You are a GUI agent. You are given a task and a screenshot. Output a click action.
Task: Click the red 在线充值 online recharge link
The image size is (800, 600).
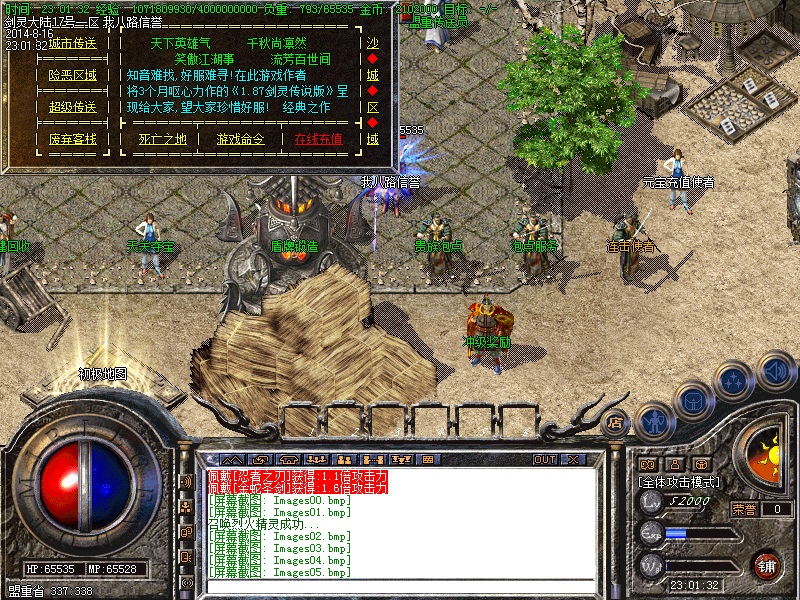pos(318,139)
